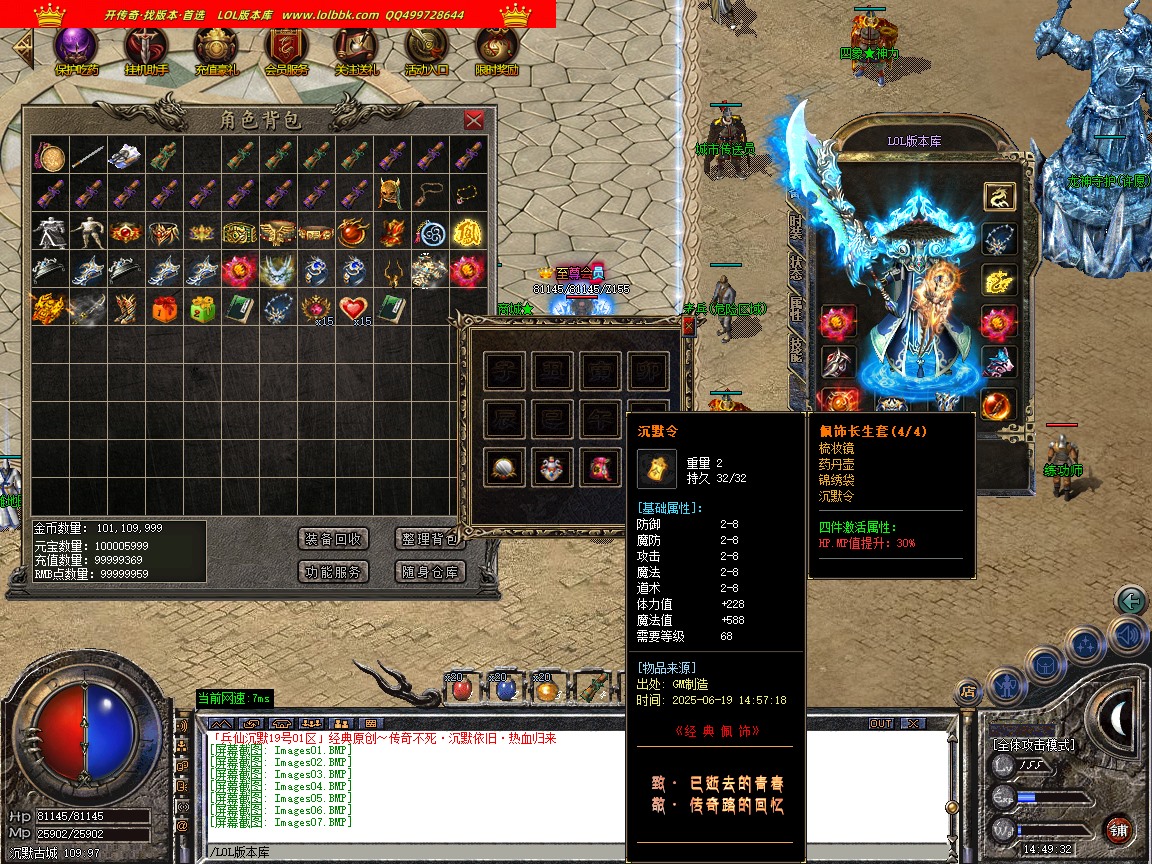Close the 角色背包 bag window
This screenshot has width=1152, height=864.
click(x=474, y=121)
